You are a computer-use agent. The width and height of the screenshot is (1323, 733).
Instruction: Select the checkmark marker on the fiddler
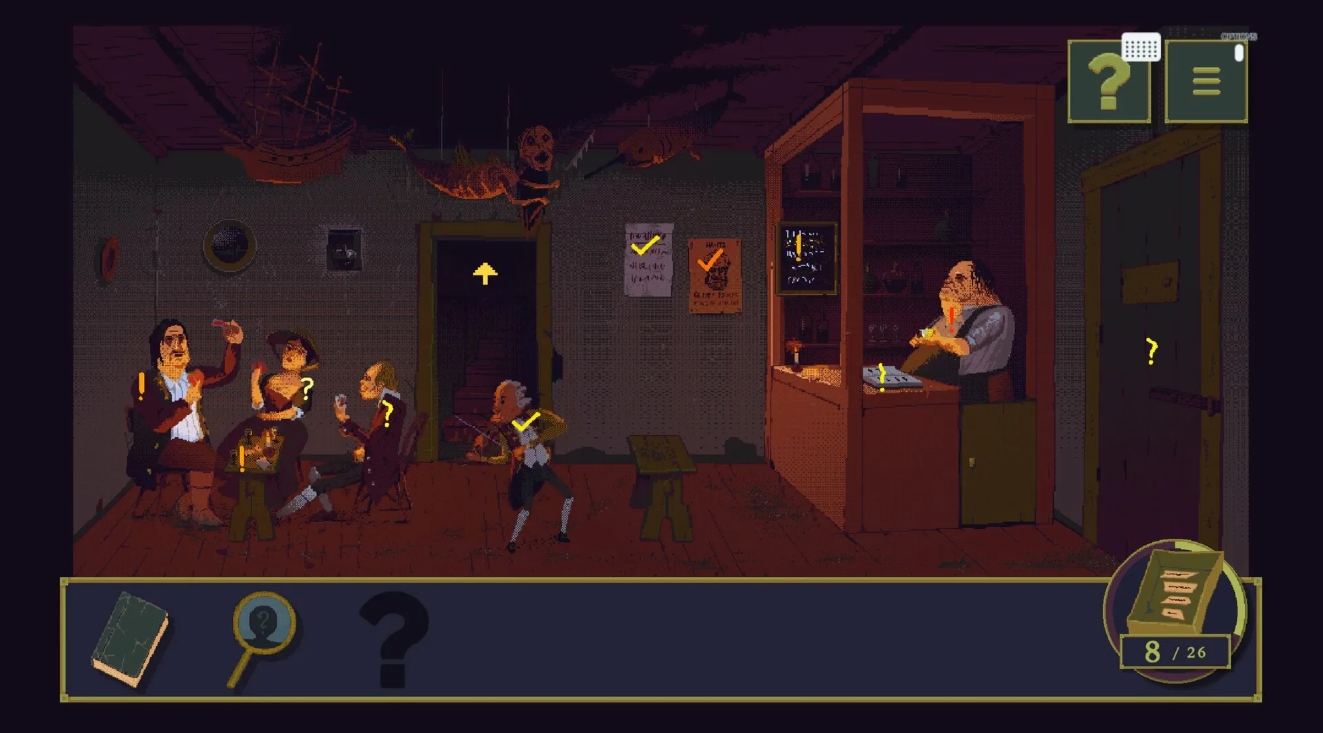(526, 422)
